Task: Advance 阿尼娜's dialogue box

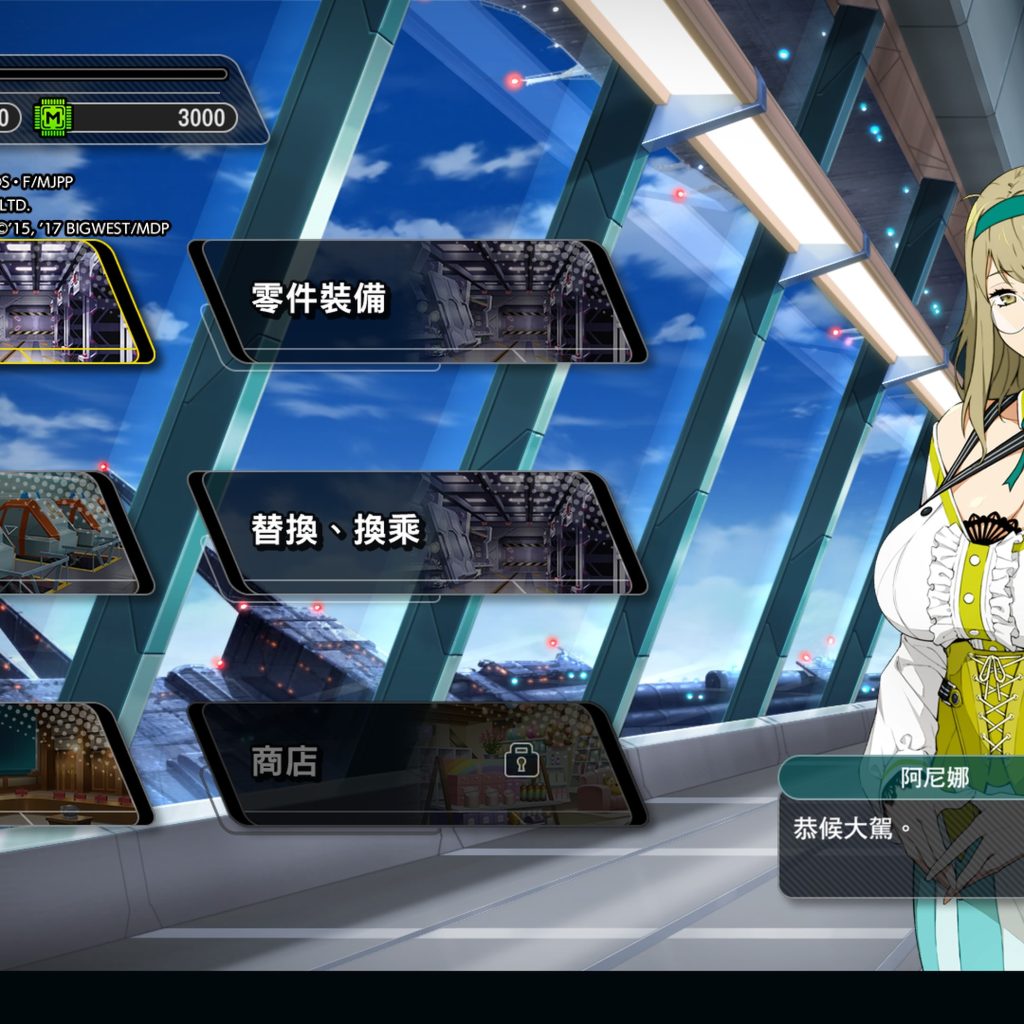Action: pos(900,828)
